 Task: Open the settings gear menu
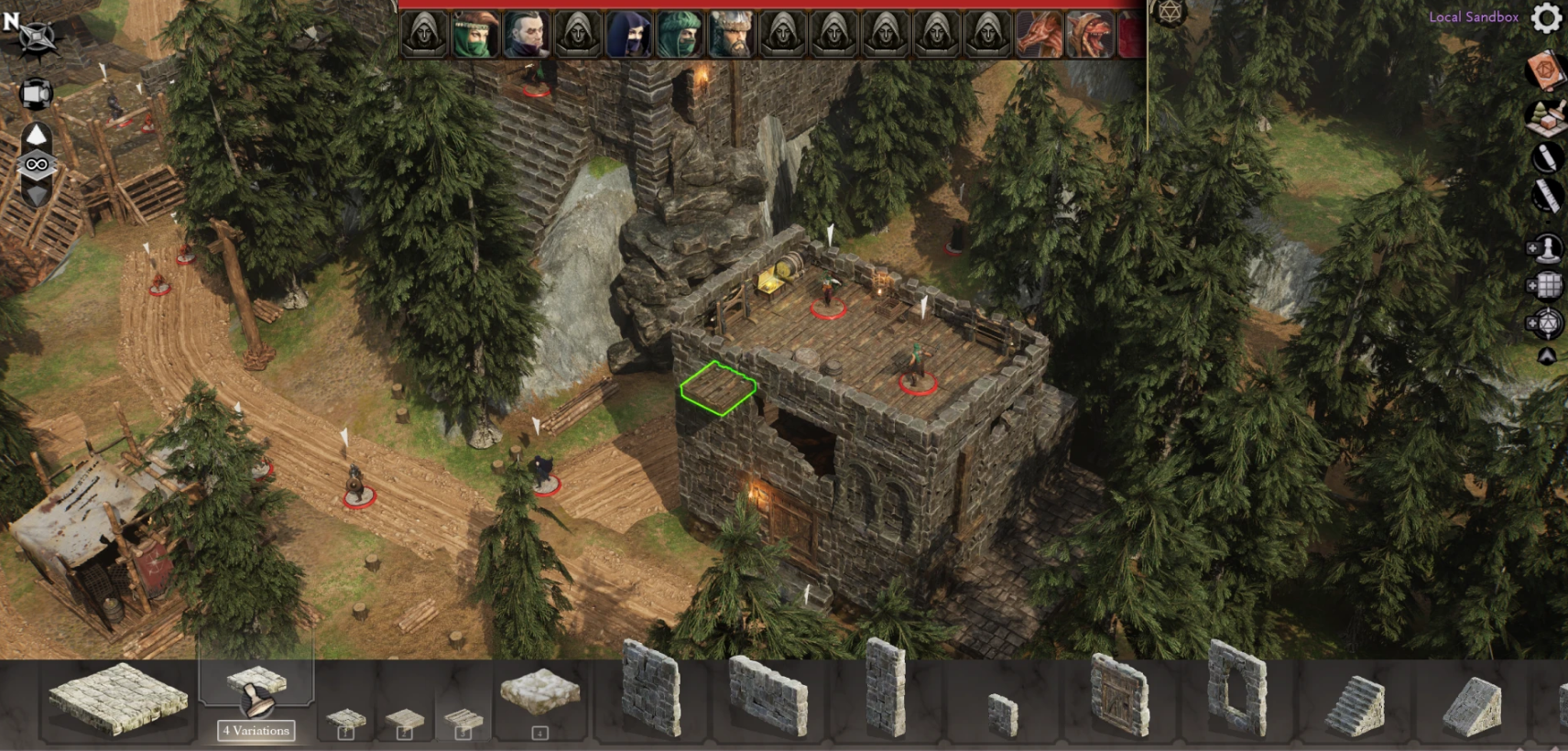[x=1547, y=17]
